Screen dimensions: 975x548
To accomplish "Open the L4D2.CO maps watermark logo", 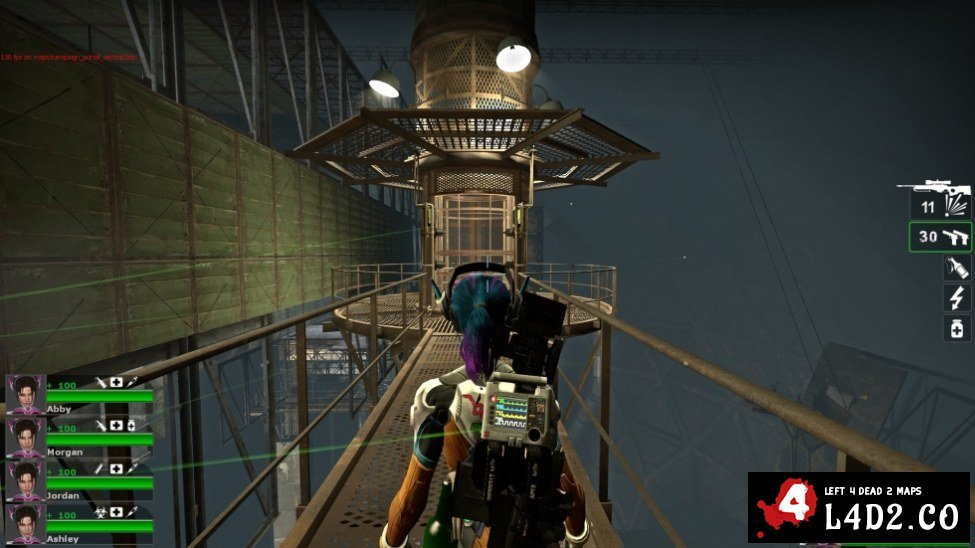I will [859, 509].
